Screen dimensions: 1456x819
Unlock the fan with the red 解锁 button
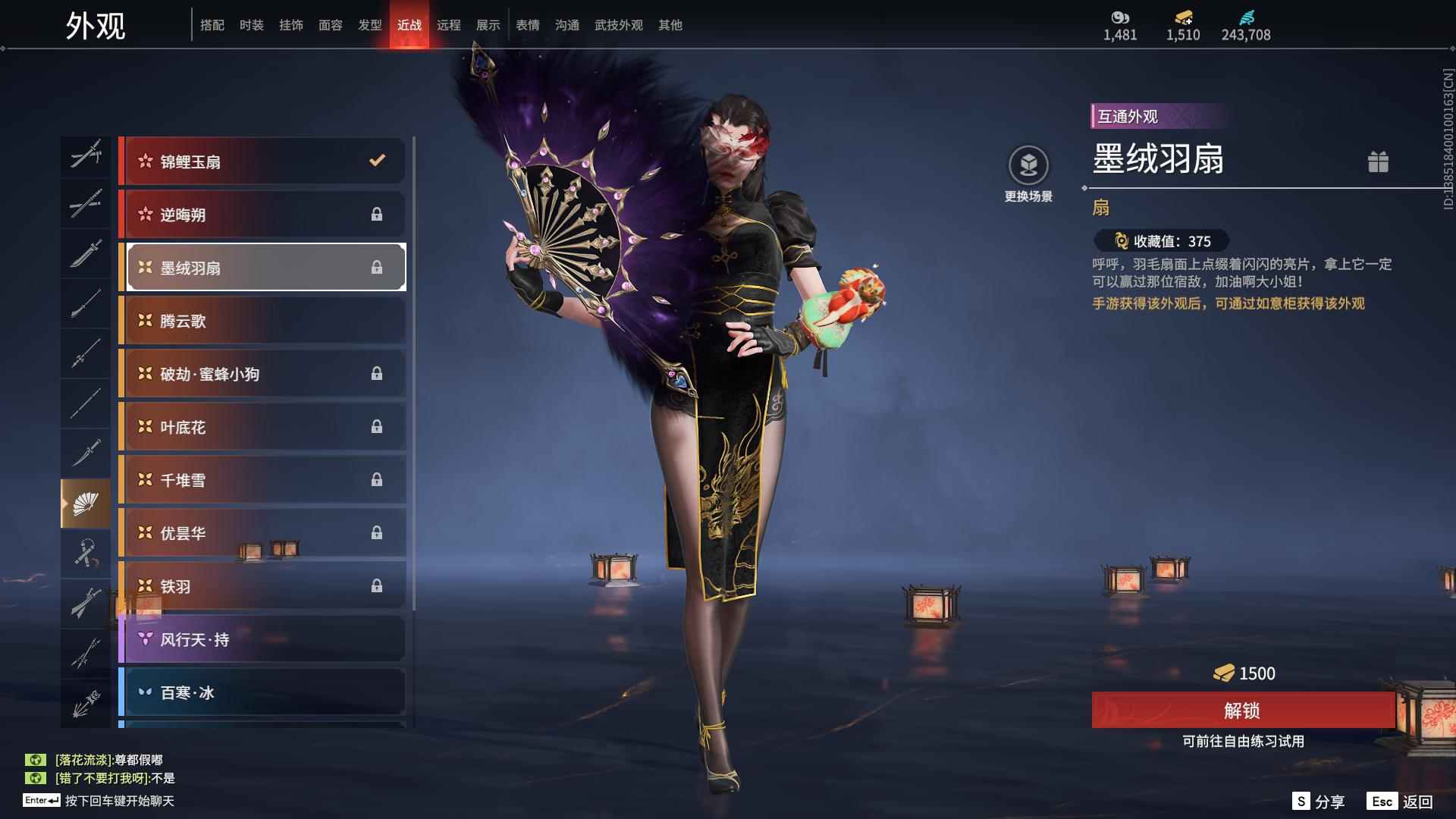point(1242,710)
